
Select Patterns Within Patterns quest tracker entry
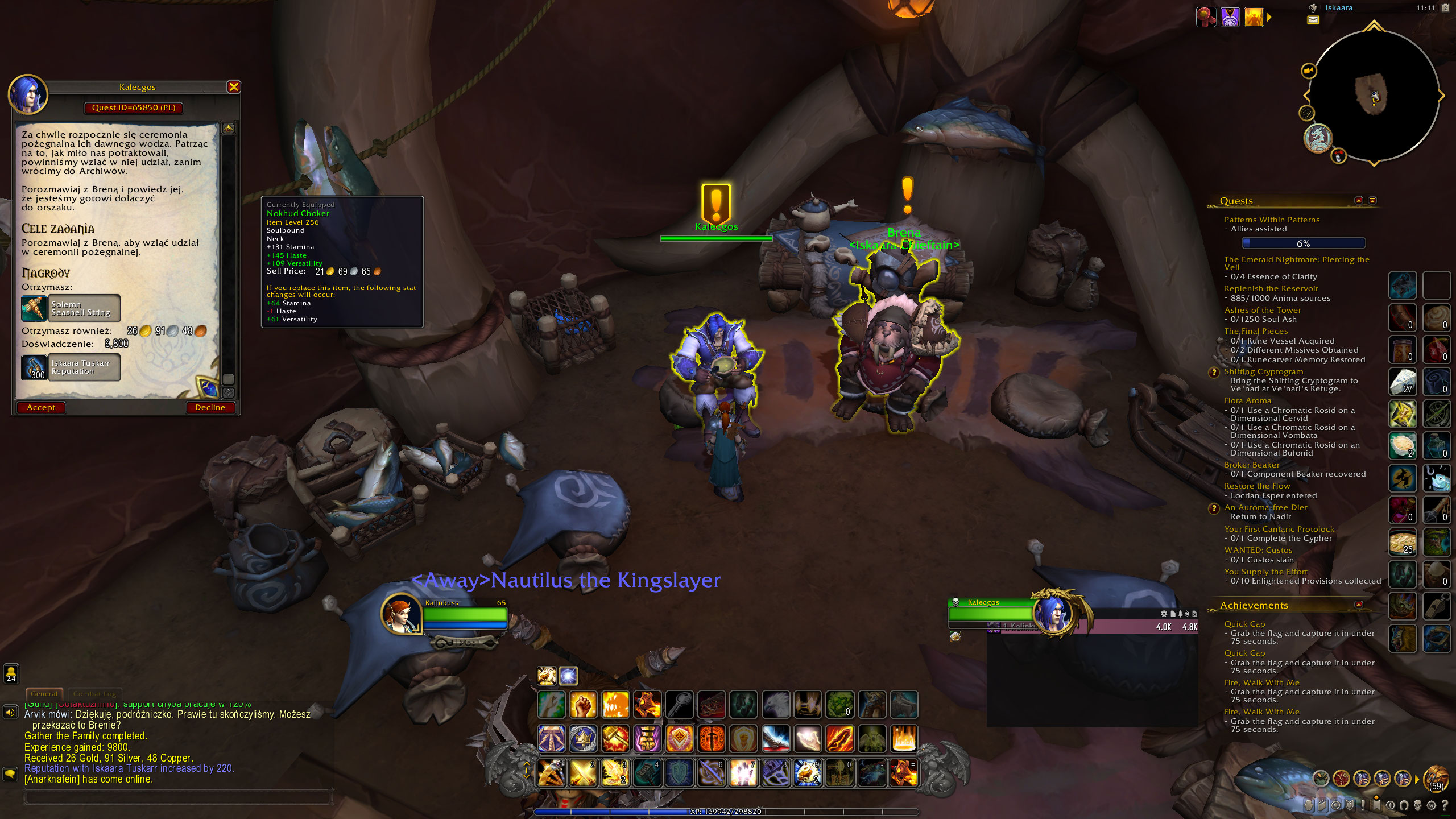1272,220
